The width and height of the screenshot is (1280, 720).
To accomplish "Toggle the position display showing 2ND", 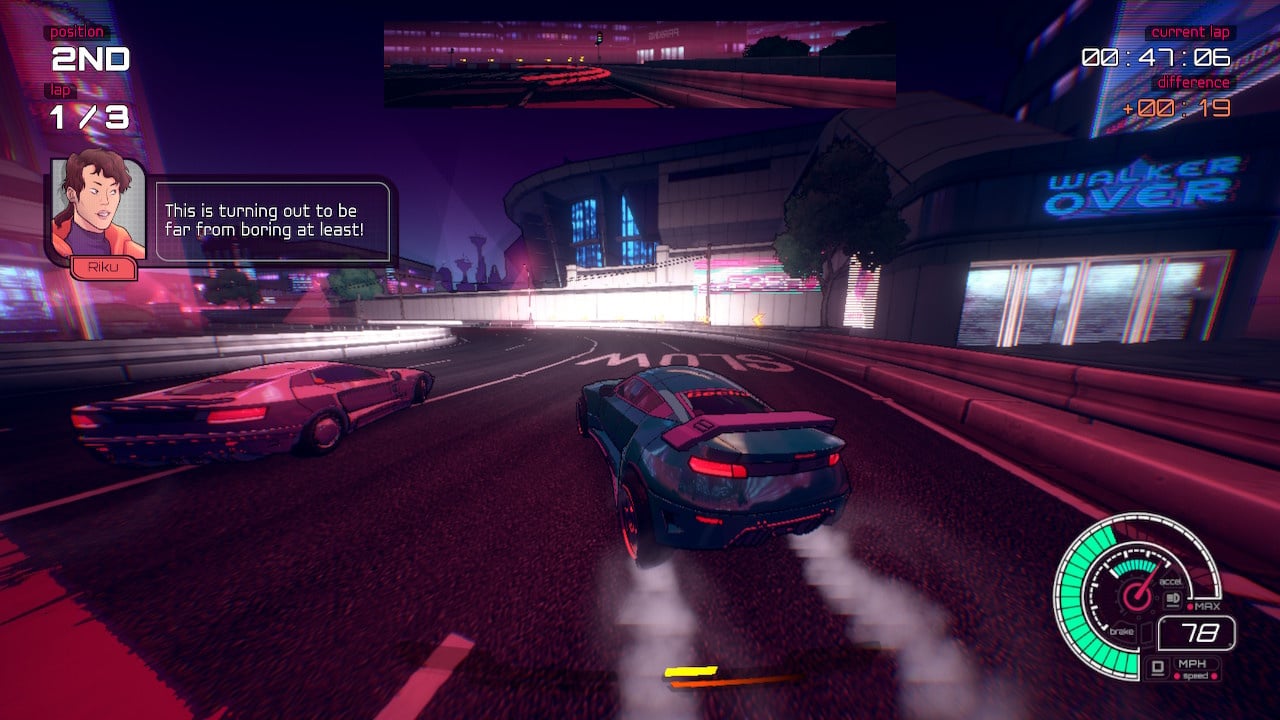I will point(87,60).
